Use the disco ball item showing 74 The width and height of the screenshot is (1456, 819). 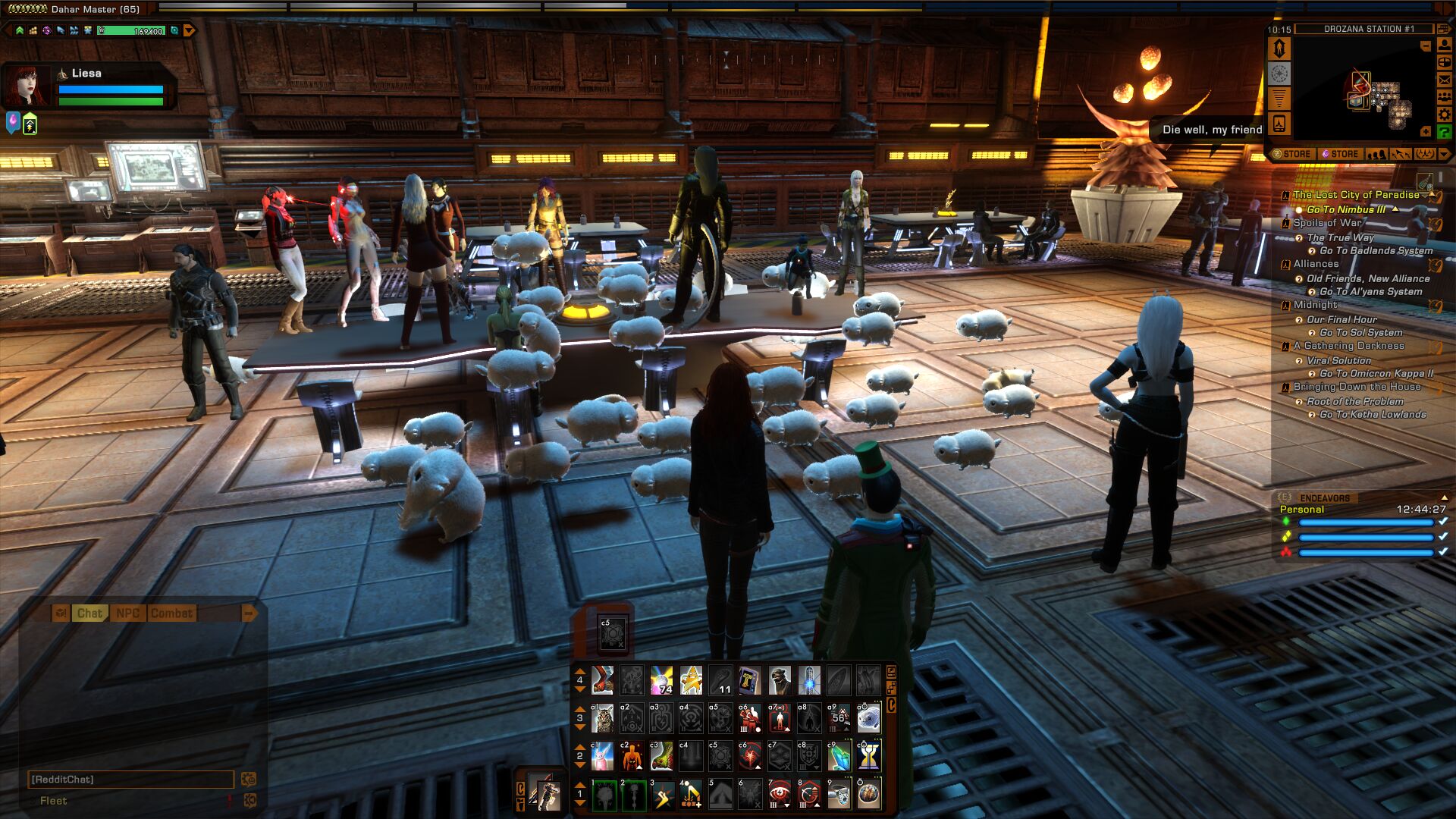pyautogui.click(x=661, y=680)
